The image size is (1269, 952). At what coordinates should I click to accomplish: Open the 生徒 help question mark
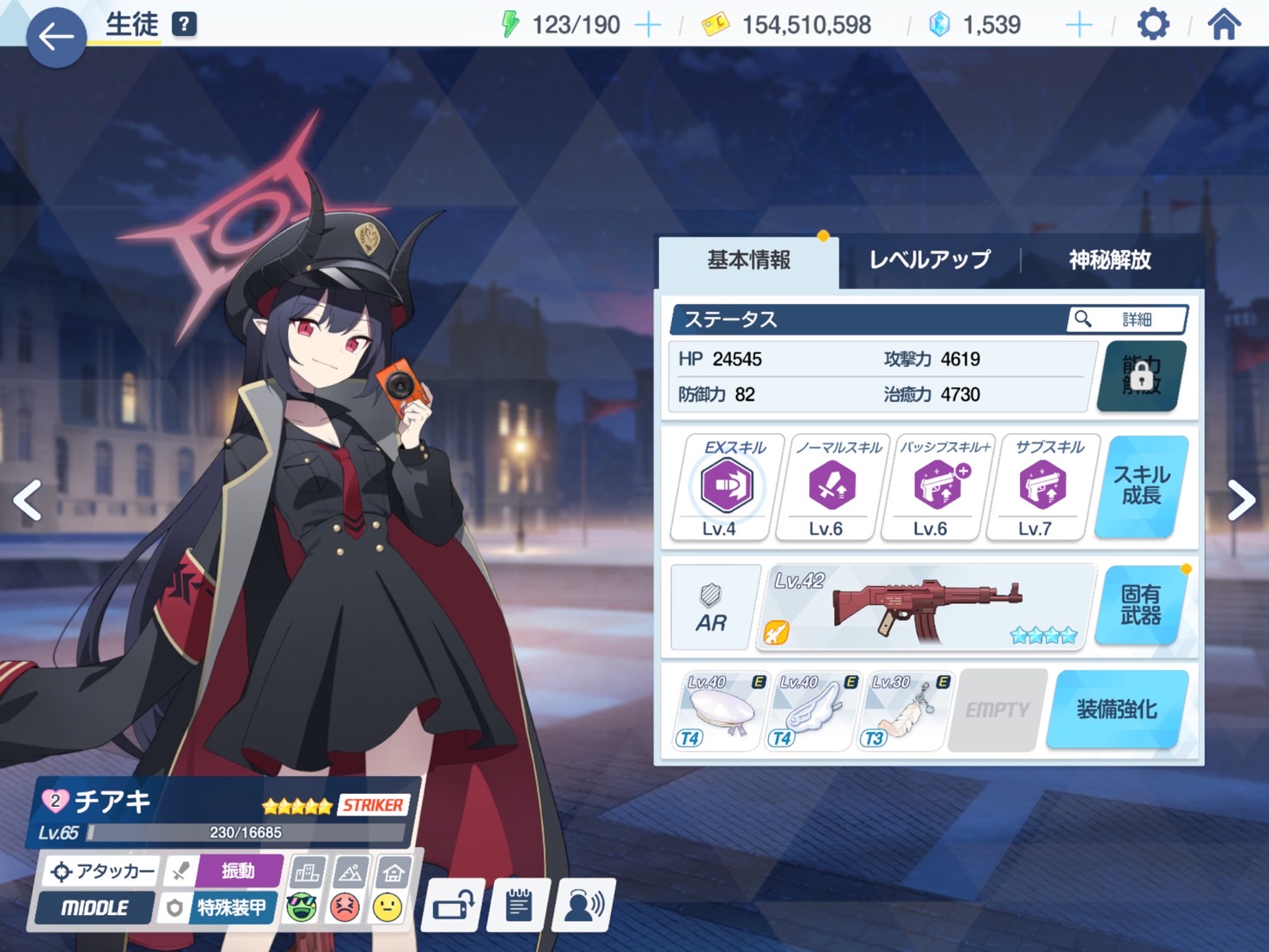pyautogui.click(x=184, y=24)
